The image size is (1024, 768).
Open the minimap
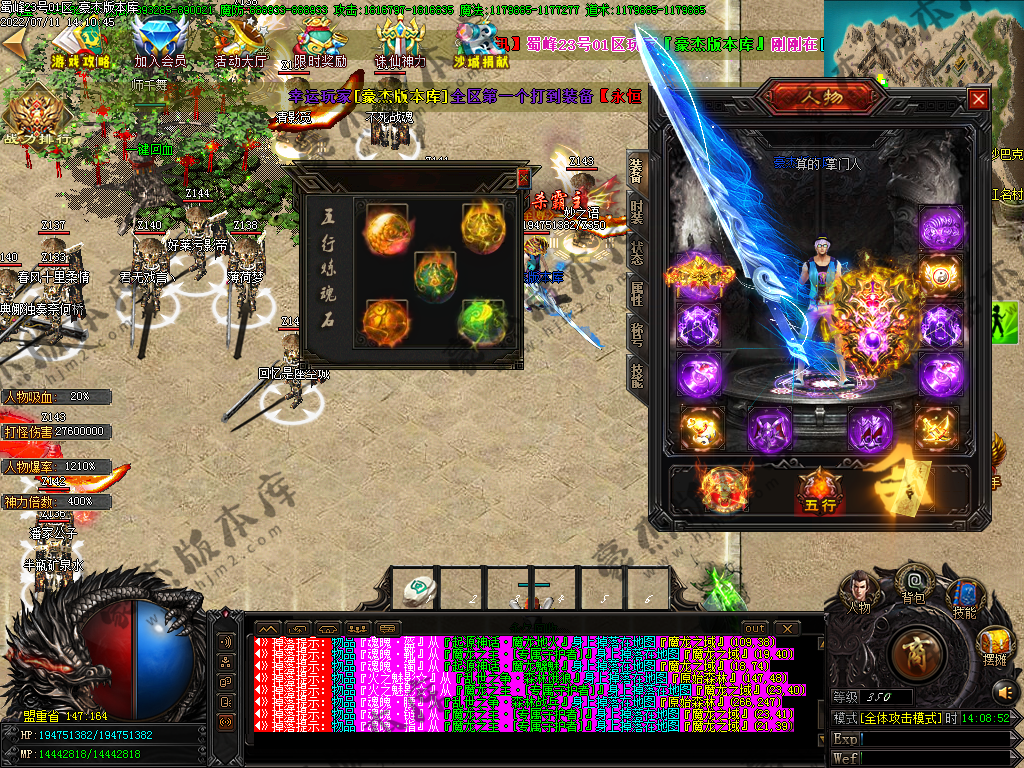[923, 45]
